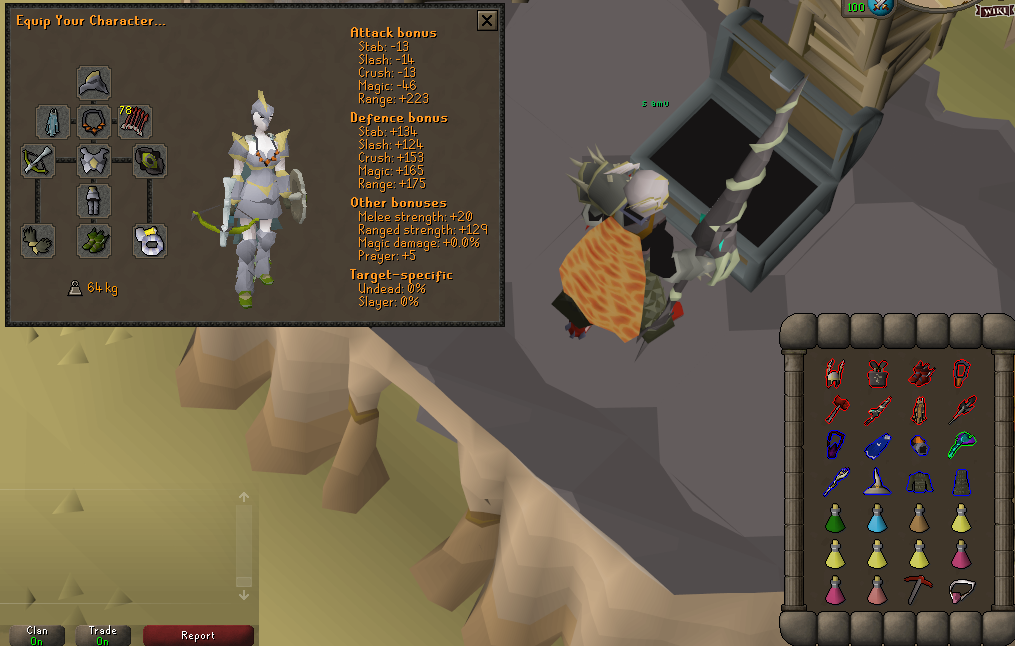Viewport: 1015px width, 646px height.
Task: Click the equipped leg armour slot
Action: pos(94,201)
